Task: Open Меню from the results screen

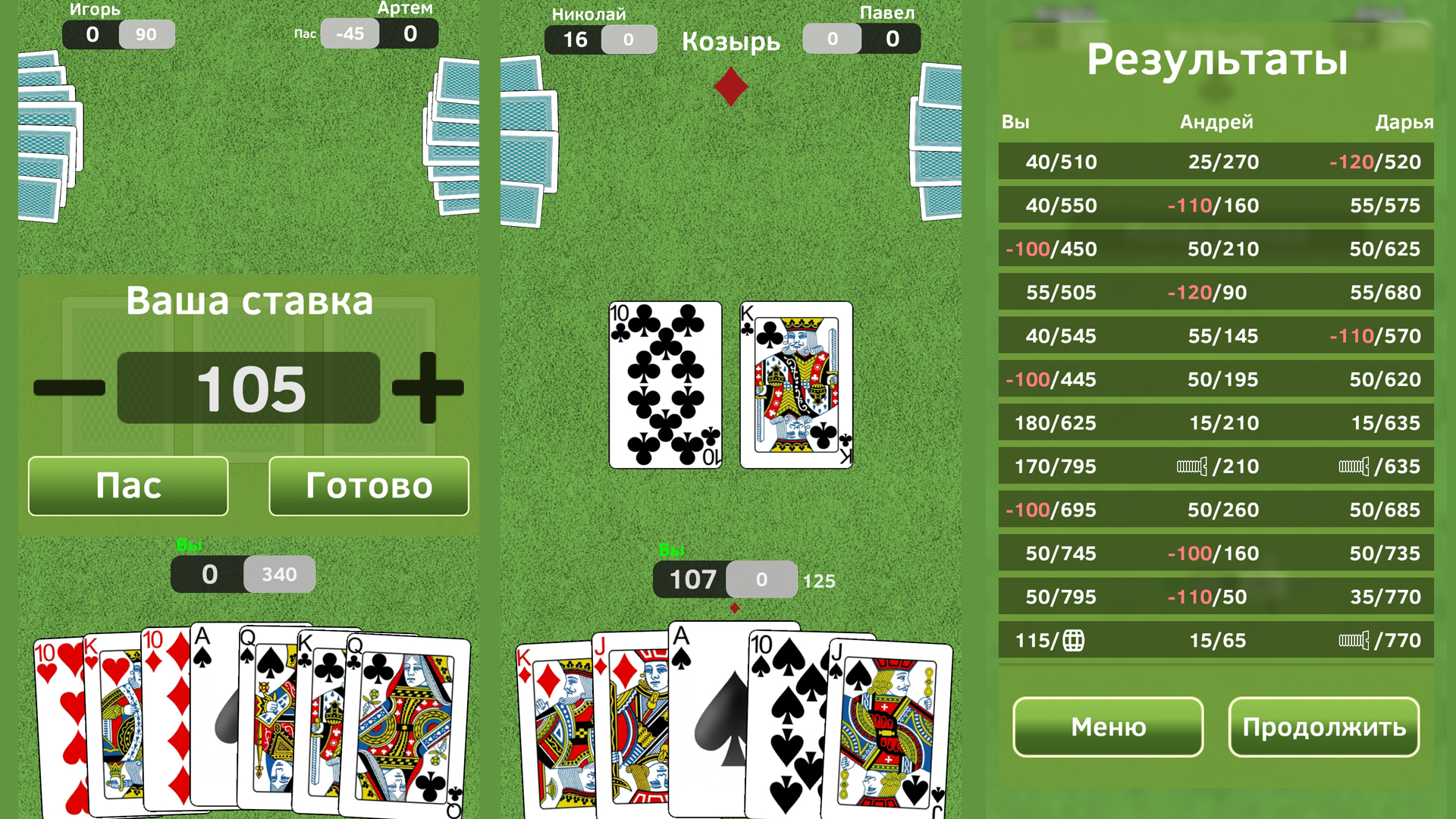Action: (1107, 726)
